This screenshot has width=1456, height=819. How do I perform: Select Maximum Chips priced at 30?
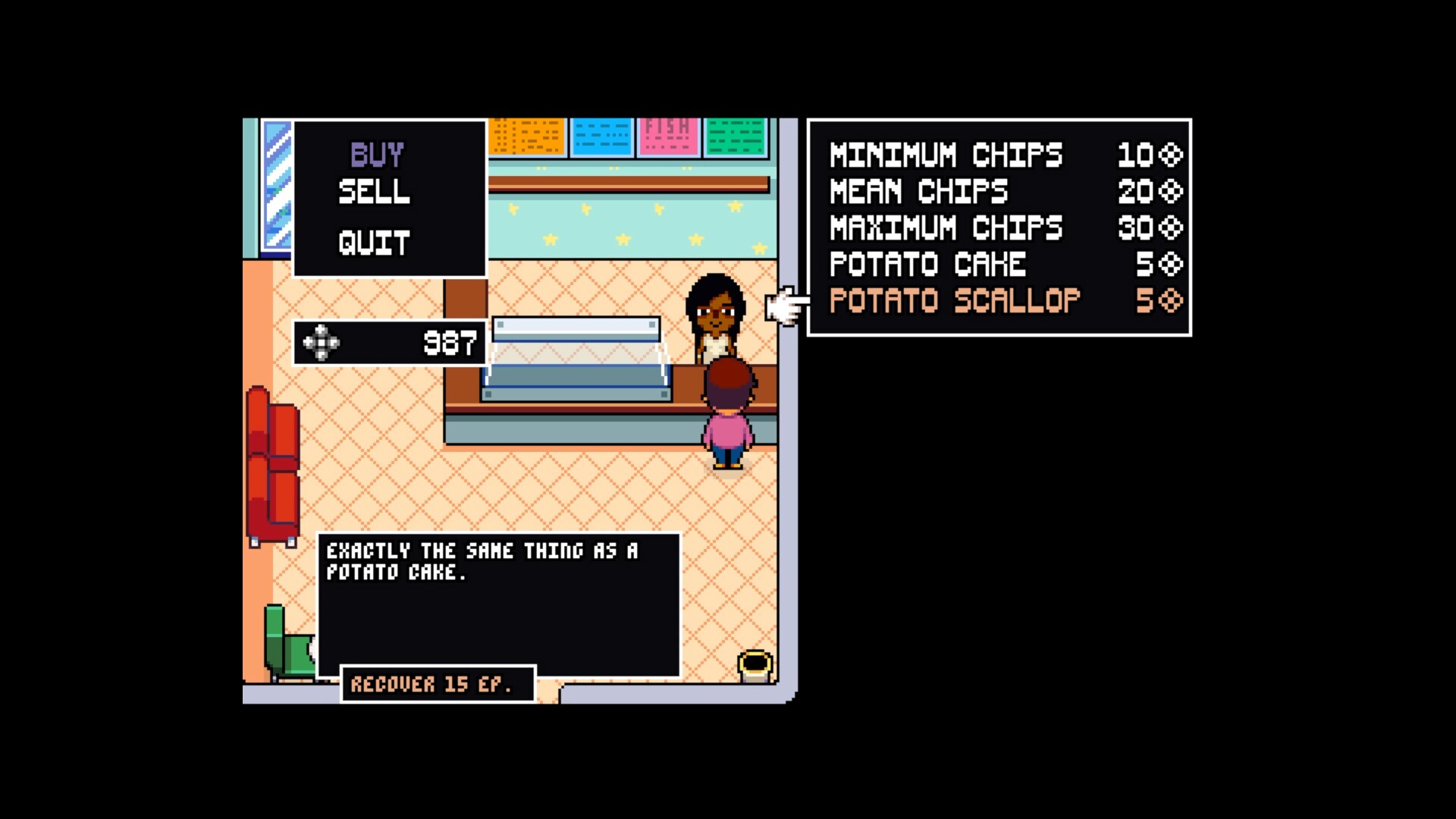point(945,227)
